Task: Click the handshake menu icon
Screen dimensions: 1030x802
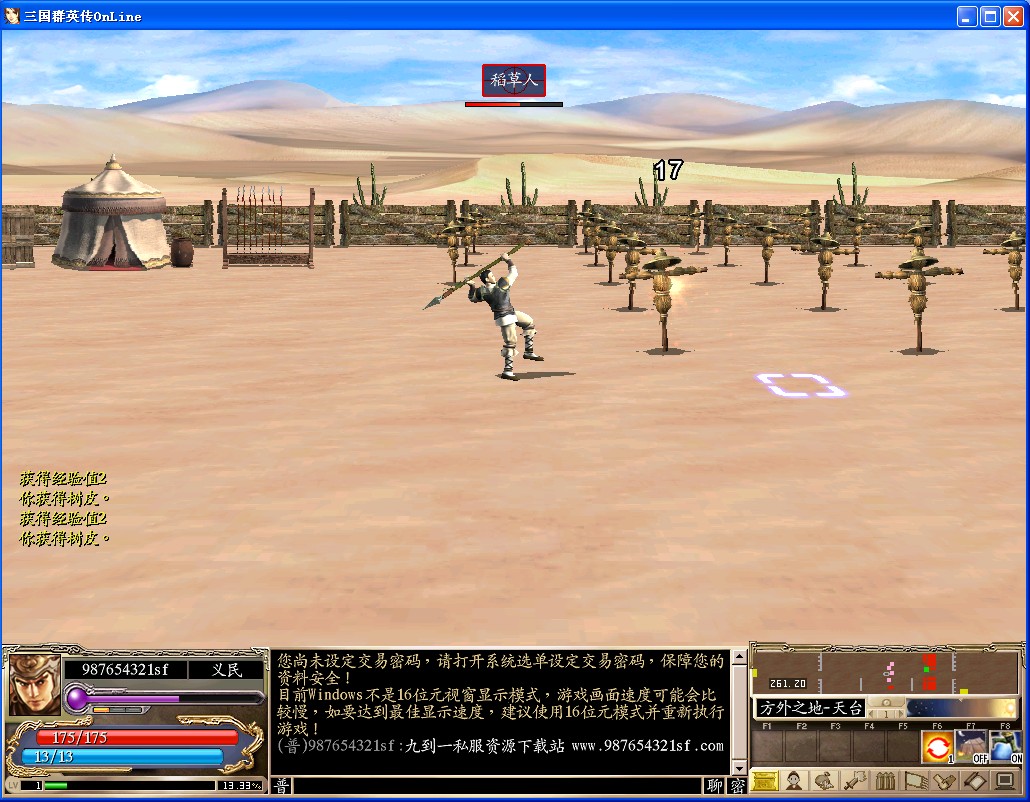Action: [x=946, y=781]
